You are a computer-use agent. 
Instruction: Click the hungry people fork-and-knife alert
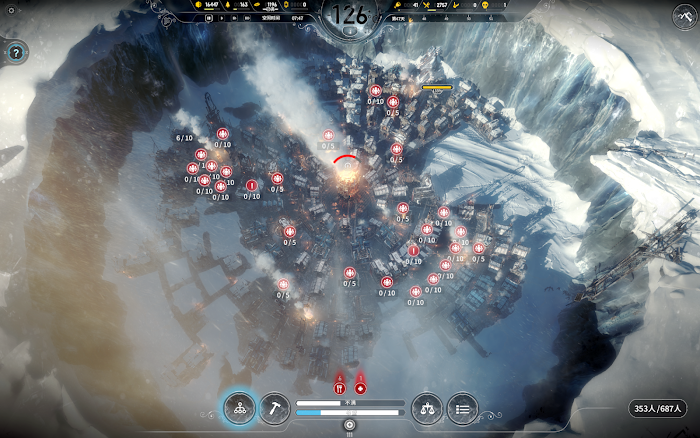pos(340,387)
